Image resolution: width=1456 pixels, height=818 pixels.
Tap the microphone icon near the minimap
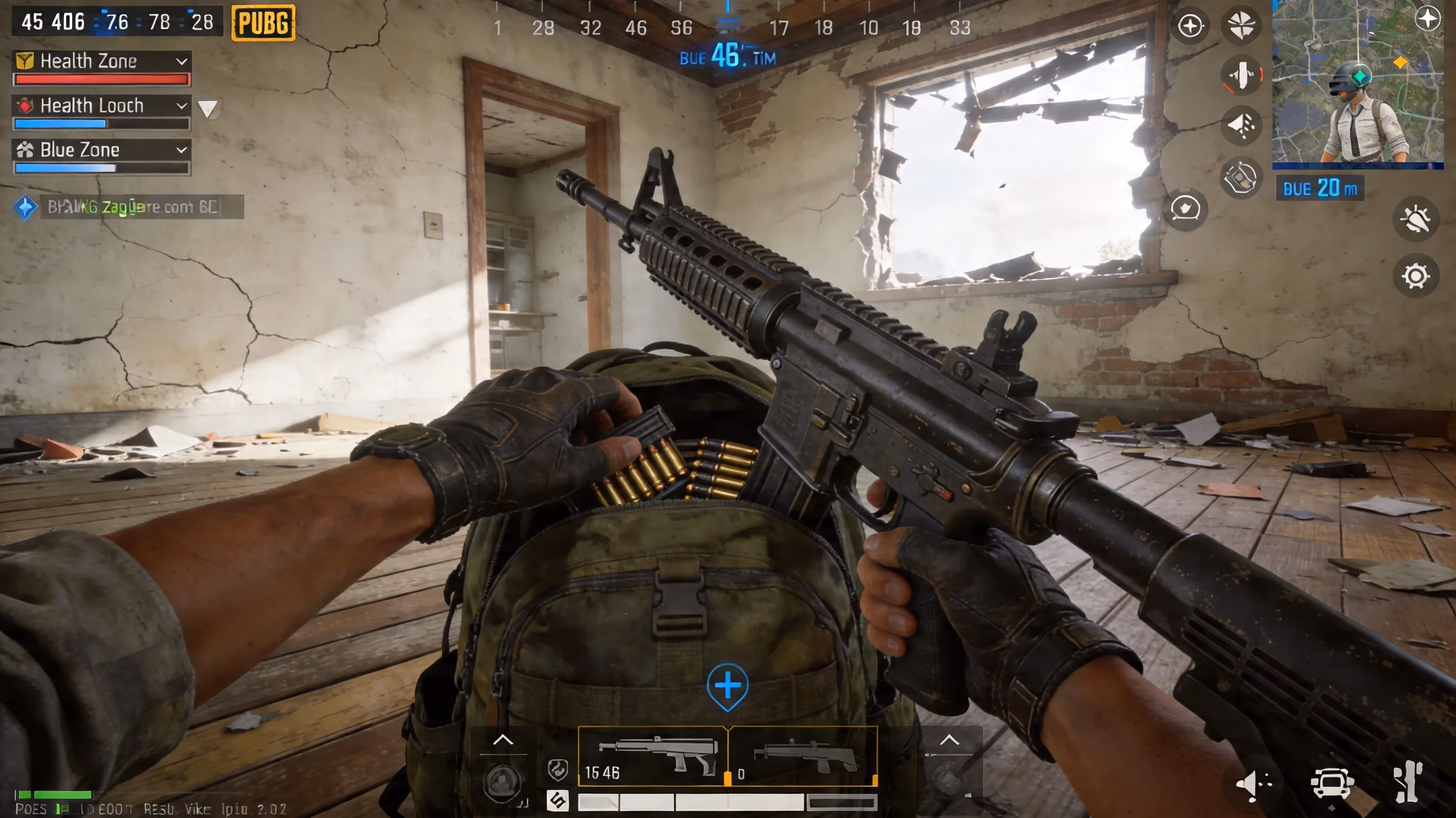1242,76
